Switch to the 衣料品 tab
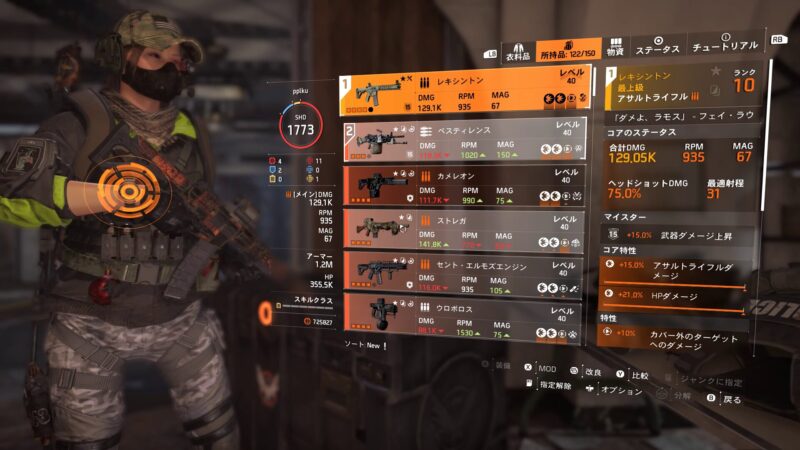The image size is (800, 450). point(515,50)
